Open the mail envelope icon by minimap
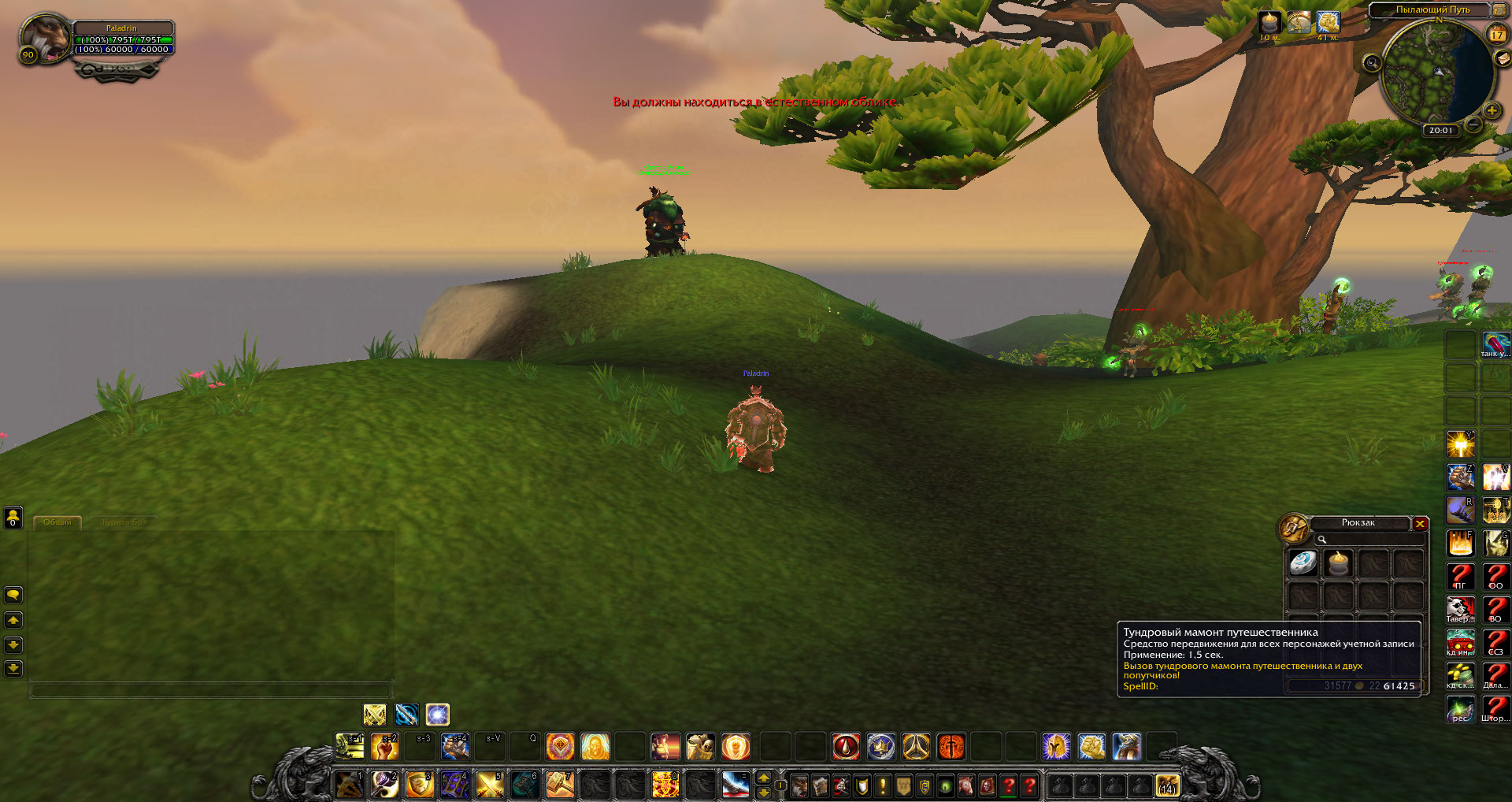The height and width of the screenshot is (802, 1512). point(1502,58)
